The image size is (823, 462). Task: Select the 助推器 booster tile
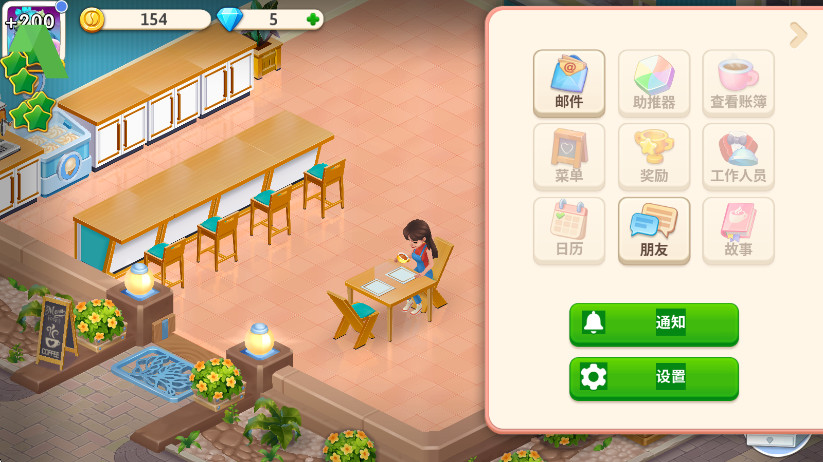pos(654,83)
